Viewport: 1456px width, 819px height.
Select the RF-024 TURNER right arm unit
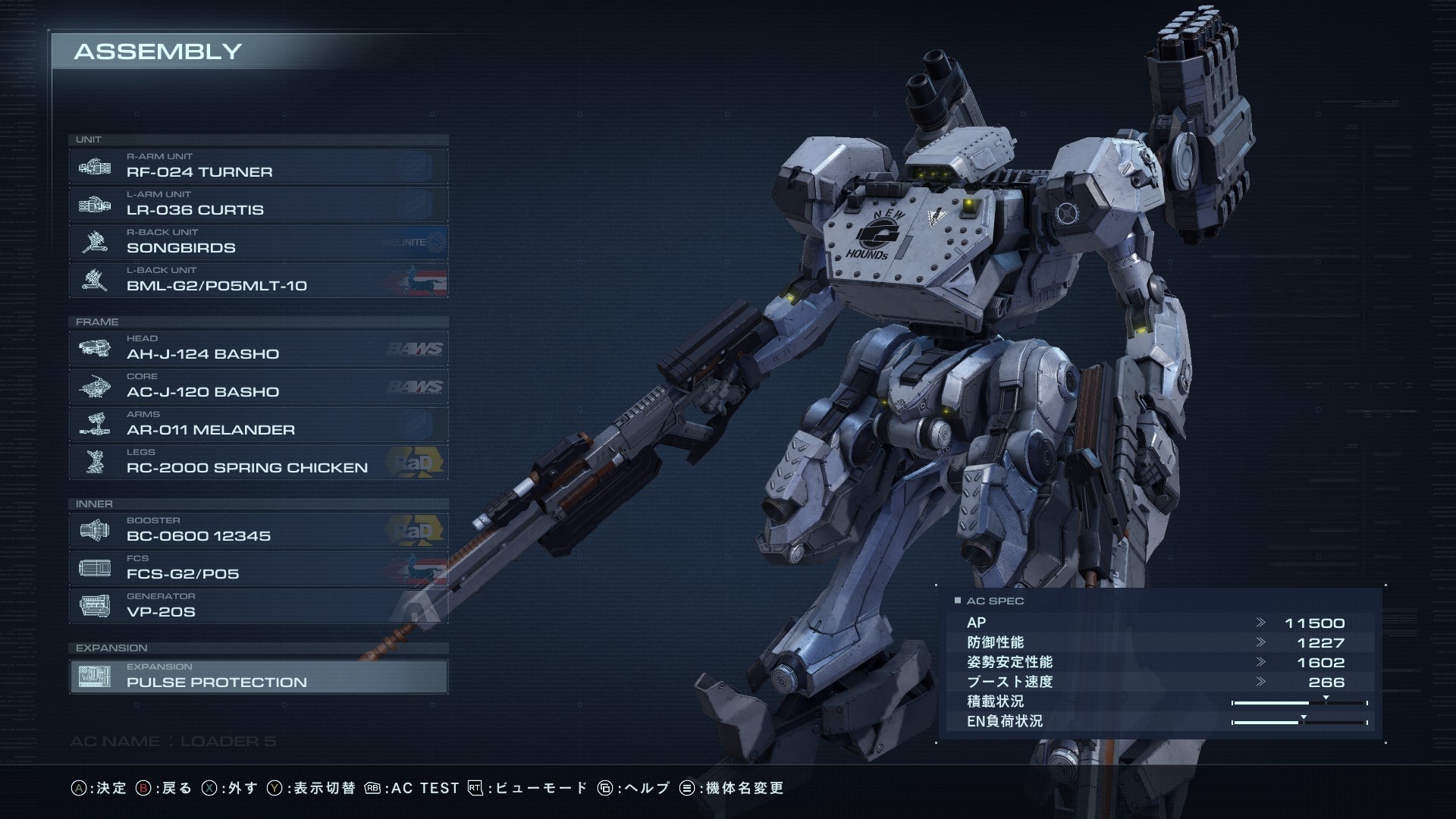point(258,166)
